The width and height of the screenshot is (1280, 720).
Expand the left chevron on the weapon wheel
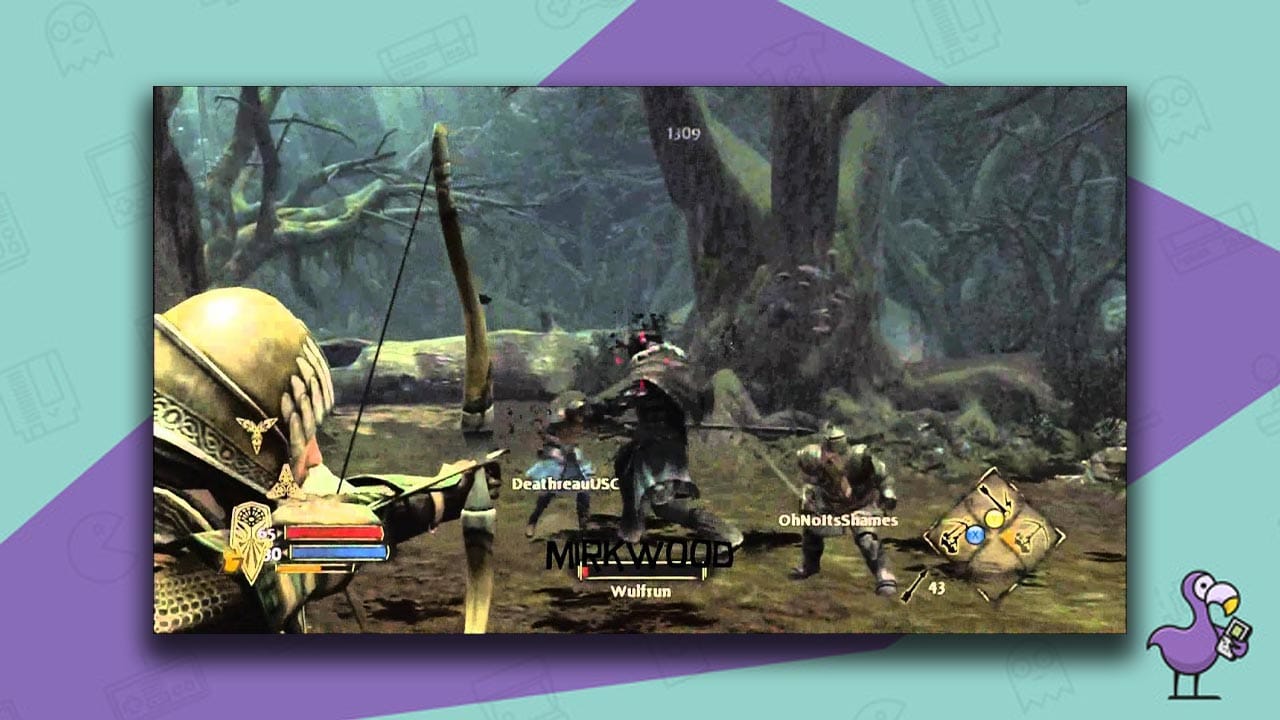point(928,538)
